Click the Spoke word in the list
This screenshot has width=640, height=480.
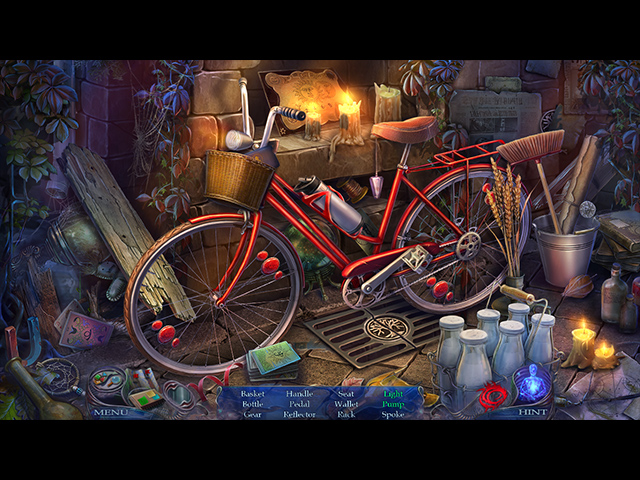[x=393, y=414]
